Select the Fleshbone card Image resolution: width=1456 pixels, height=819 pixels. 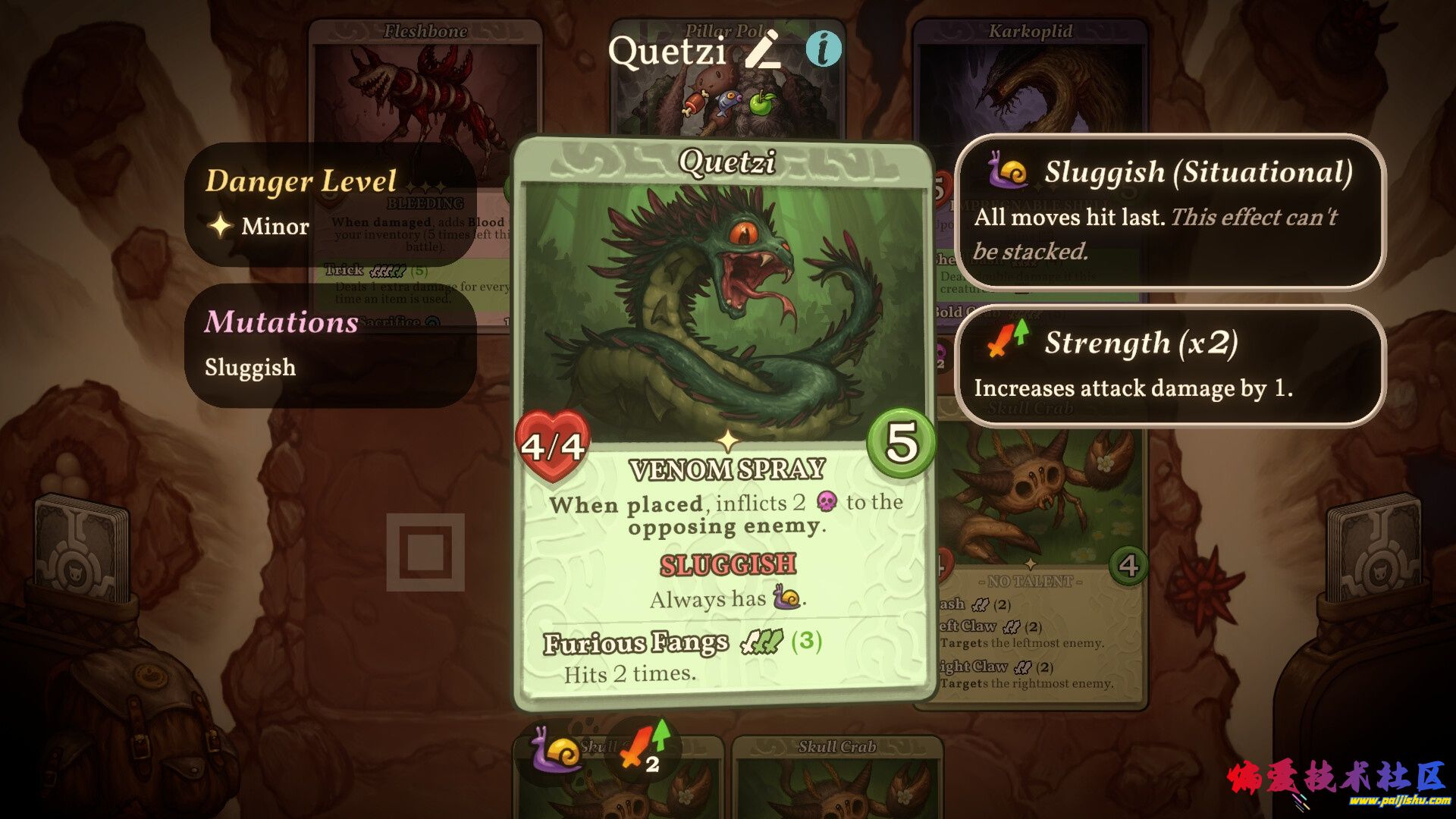click(x=425, y=83)
